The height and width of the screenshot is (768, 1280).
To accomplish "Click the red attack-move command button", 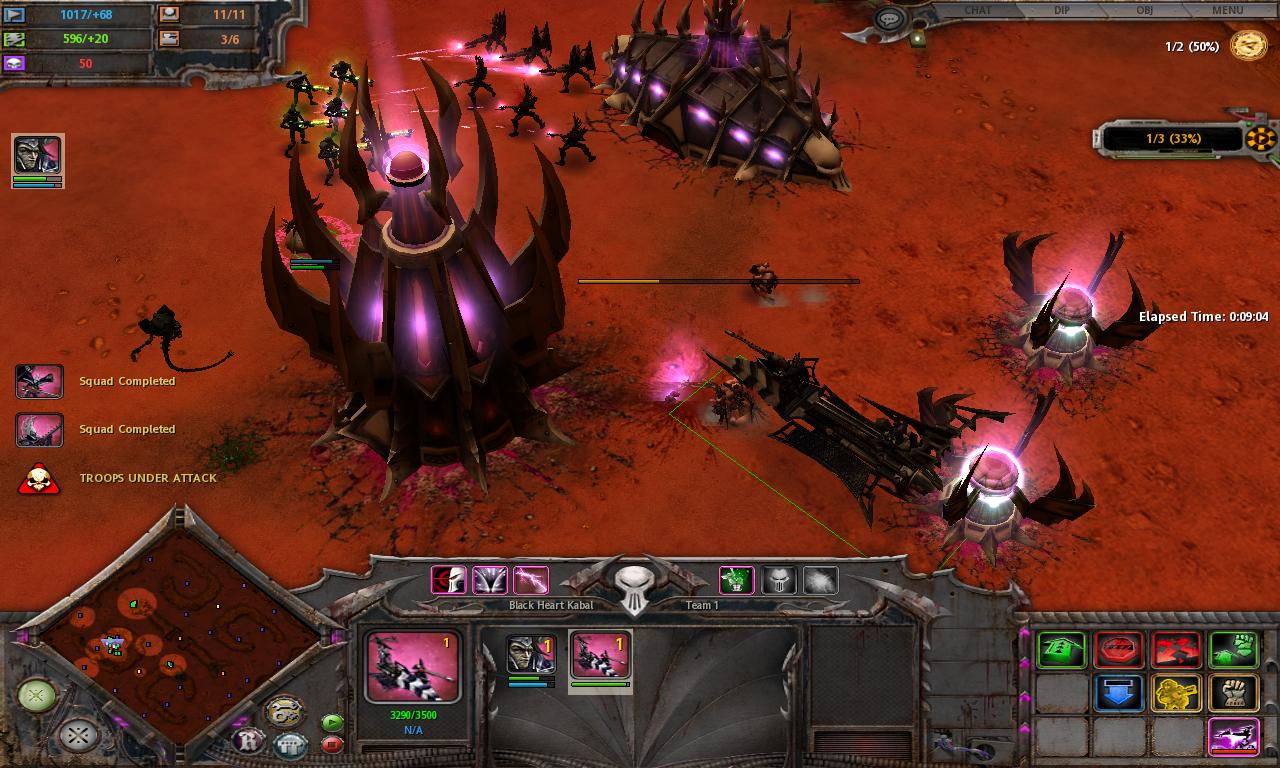I will pyautogui.click(x=1176, y=650).
